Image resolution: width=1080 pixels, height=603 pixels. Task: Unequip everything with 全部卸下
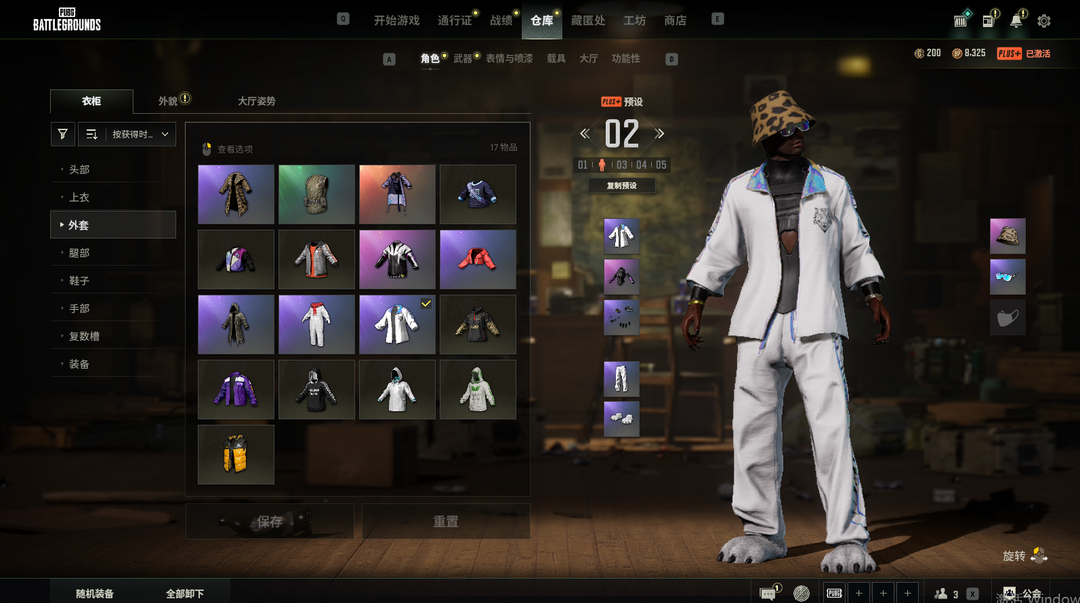[x=185, y=594]
